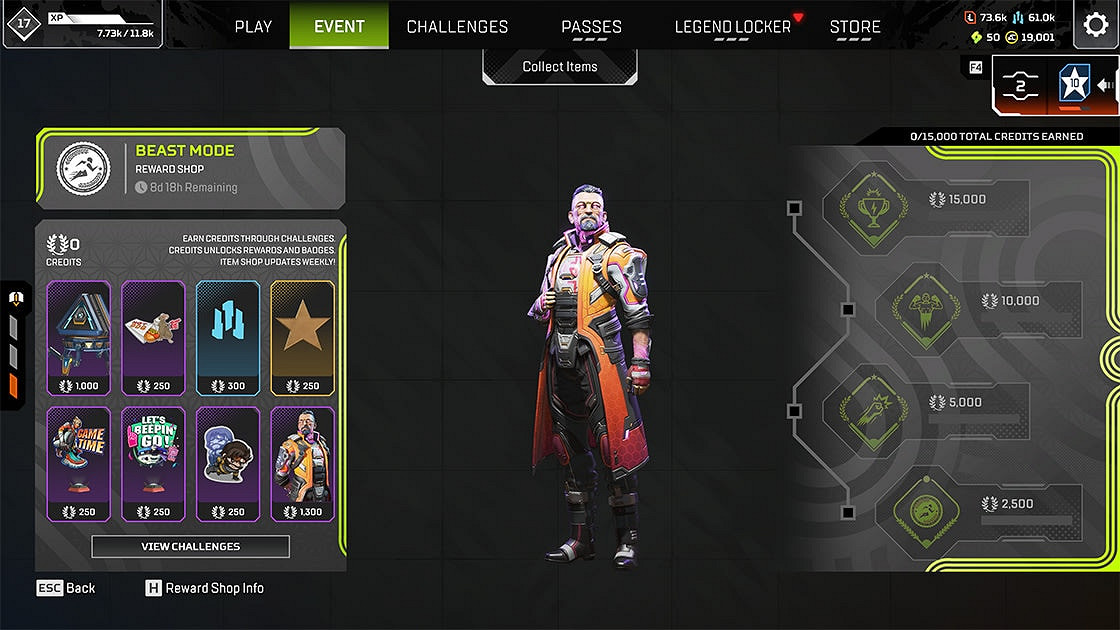Switch to the Play tab
This screenshot has height=630, width=1120.
tap(253, 27)
